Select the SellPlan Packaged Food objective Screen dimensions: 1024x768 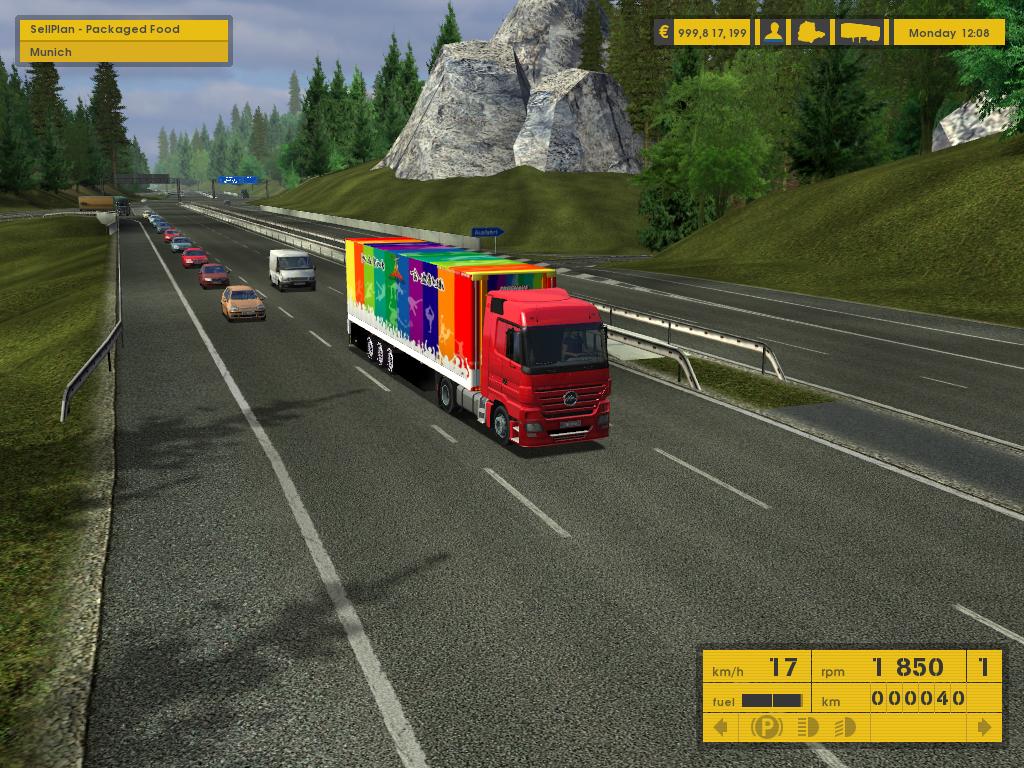point(124,29)
